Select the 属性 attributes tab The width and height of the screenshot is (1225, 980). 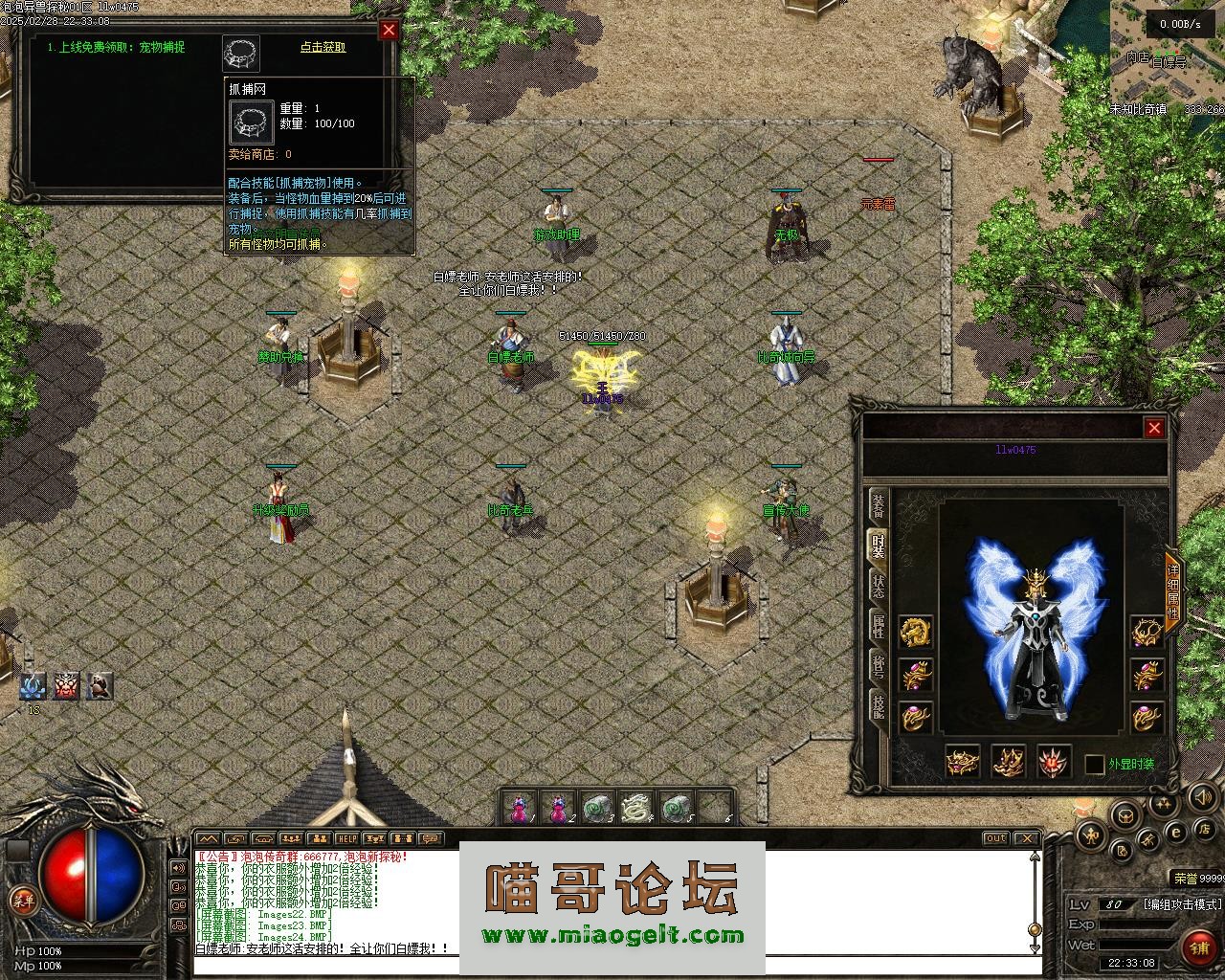[878, 627]
